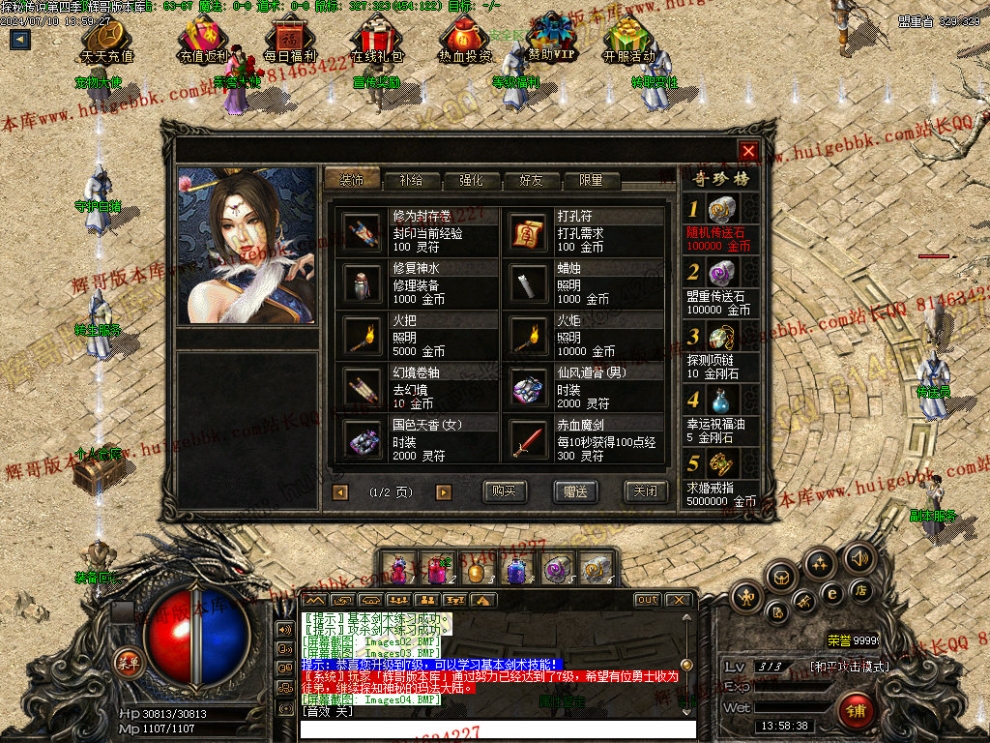Collapse the top icon bar with the arrow

[20, 40]
